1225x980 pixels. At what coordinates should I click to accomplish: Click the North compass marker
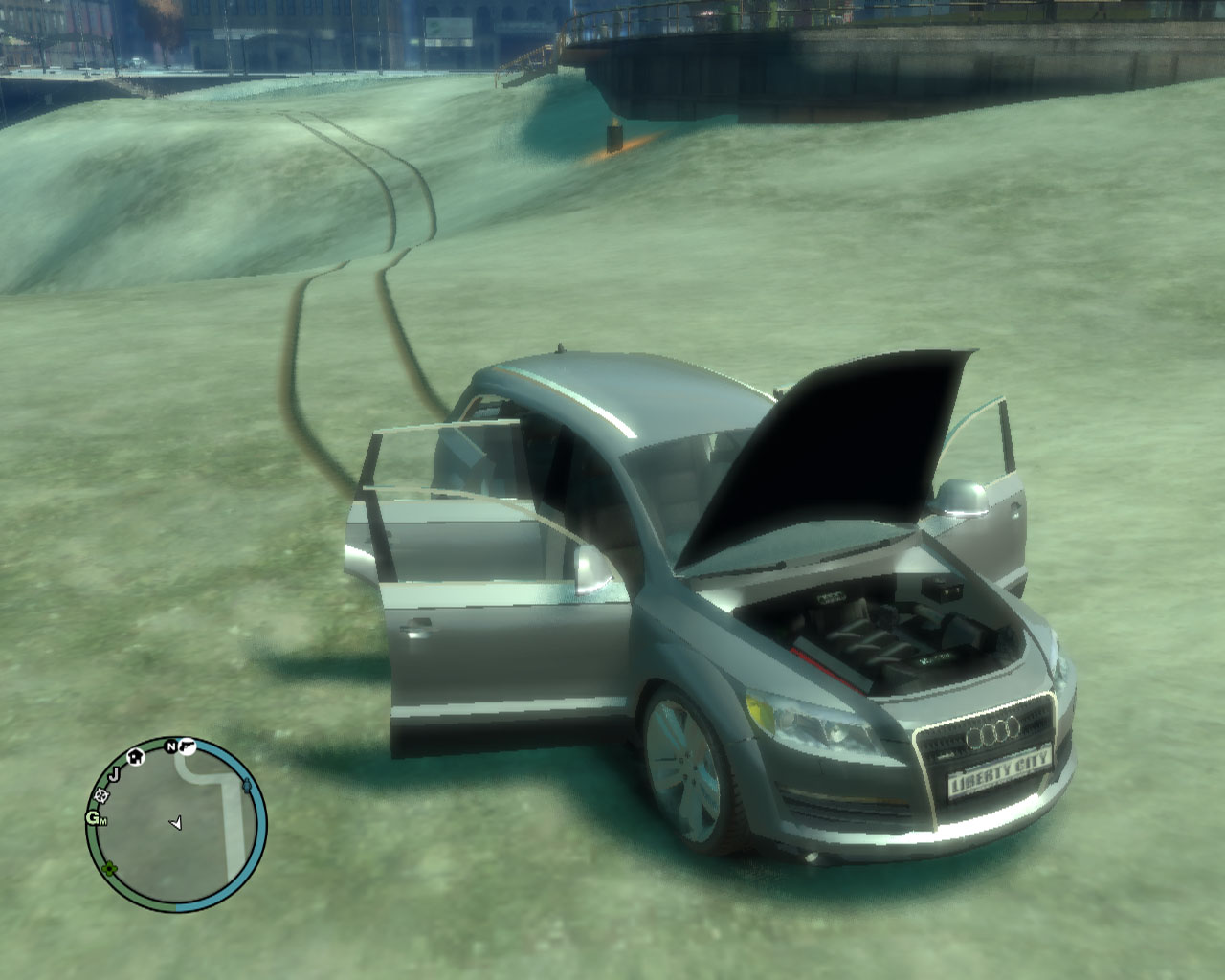[x=171, y=746]
